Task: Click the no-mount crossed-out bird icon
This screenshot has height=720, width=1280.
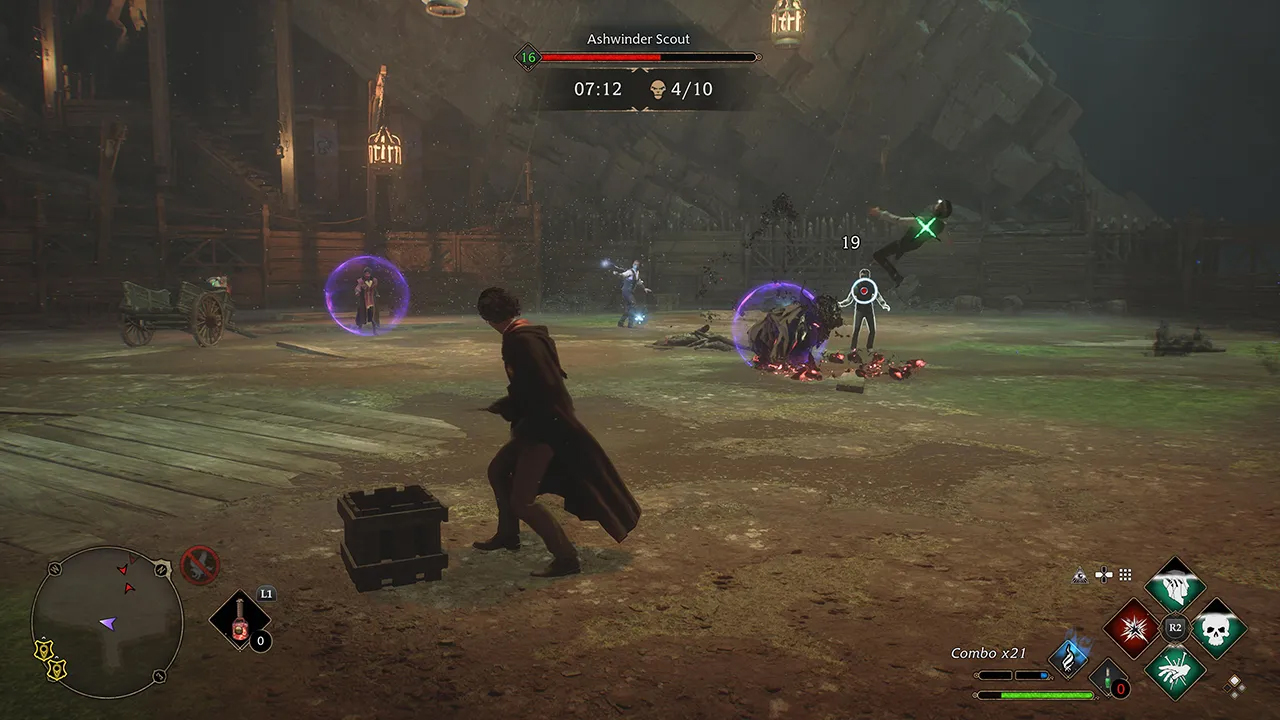Action: click(199, 564)
